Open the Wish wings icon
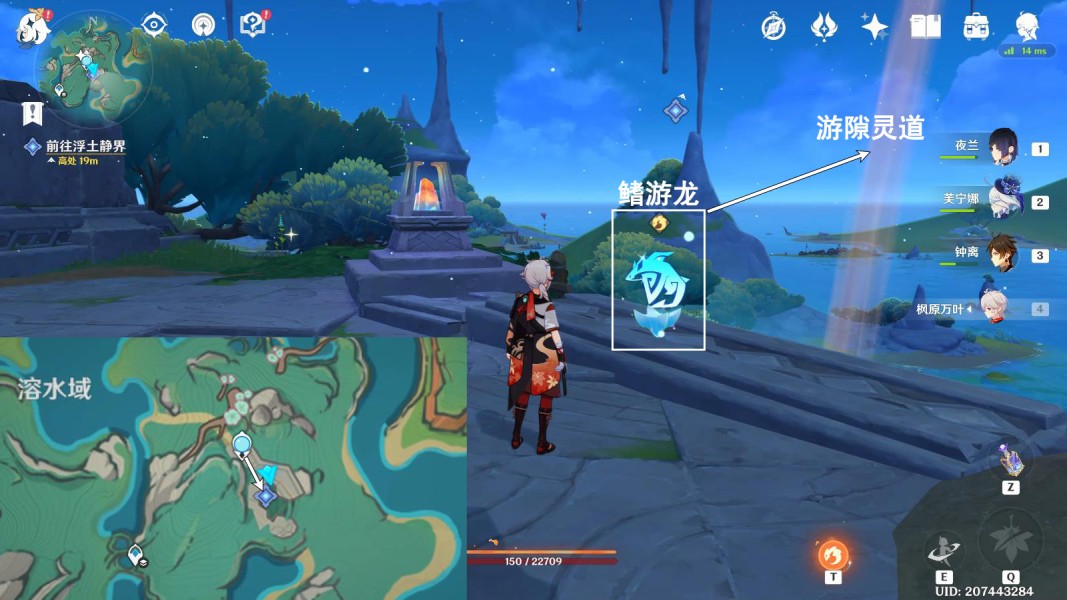Screen dimensions: 1067x600 click(x=823, y=27)
